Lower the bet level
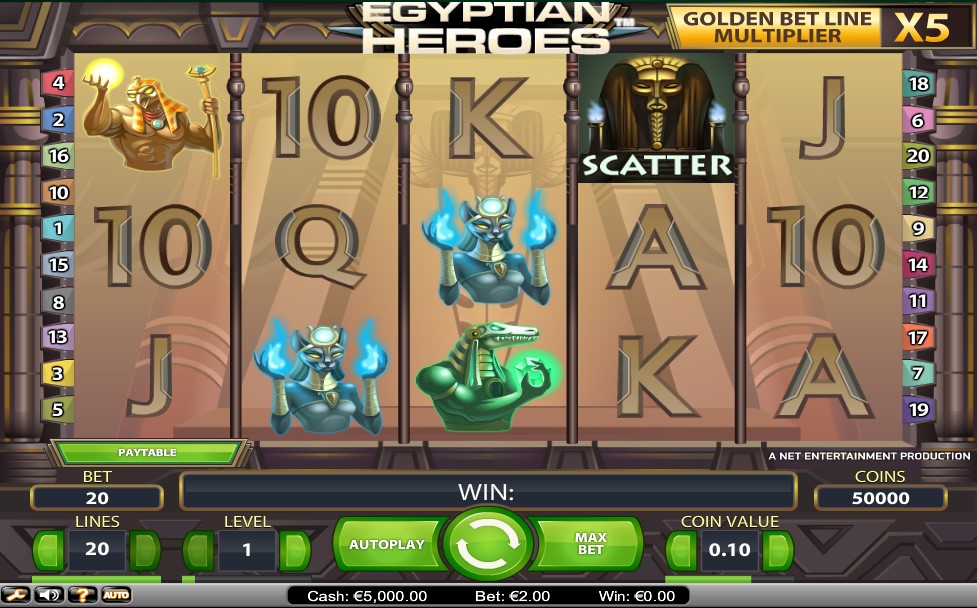This screenshot has height=608, width=977. [x=199, y=551]
